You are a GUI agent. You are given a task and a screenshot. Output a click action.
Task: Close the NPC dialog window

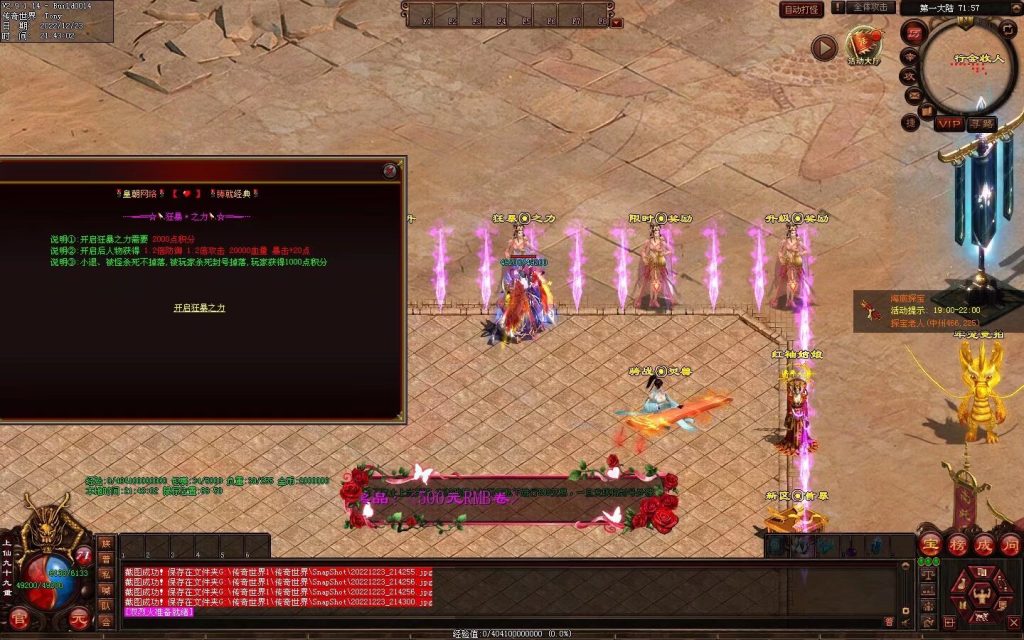(389, 171)
